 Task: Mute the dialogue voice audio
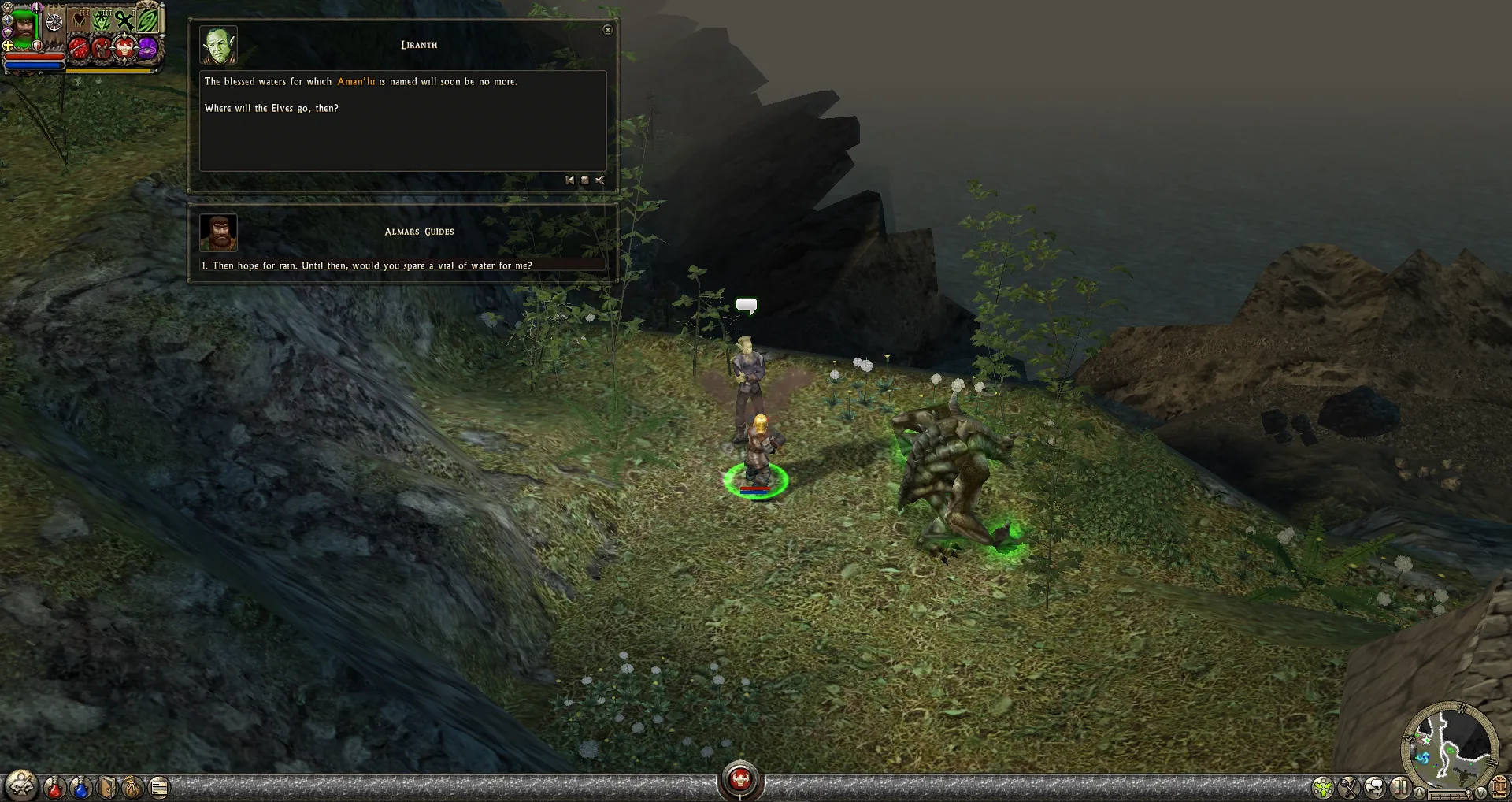pos(600,180)
